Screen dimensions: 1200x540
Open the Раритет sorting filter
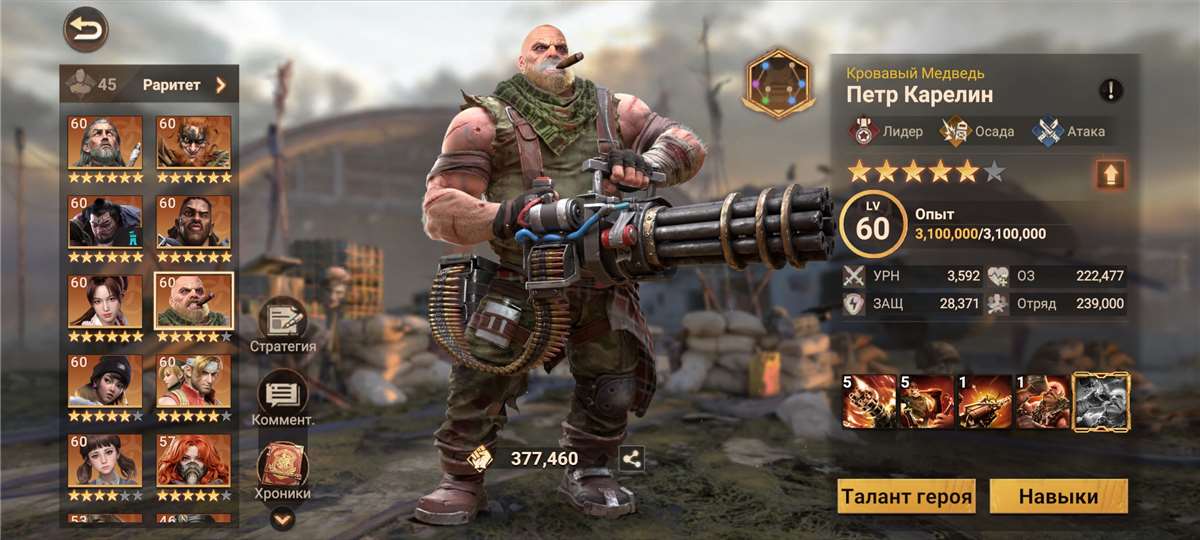pos(184,85)
